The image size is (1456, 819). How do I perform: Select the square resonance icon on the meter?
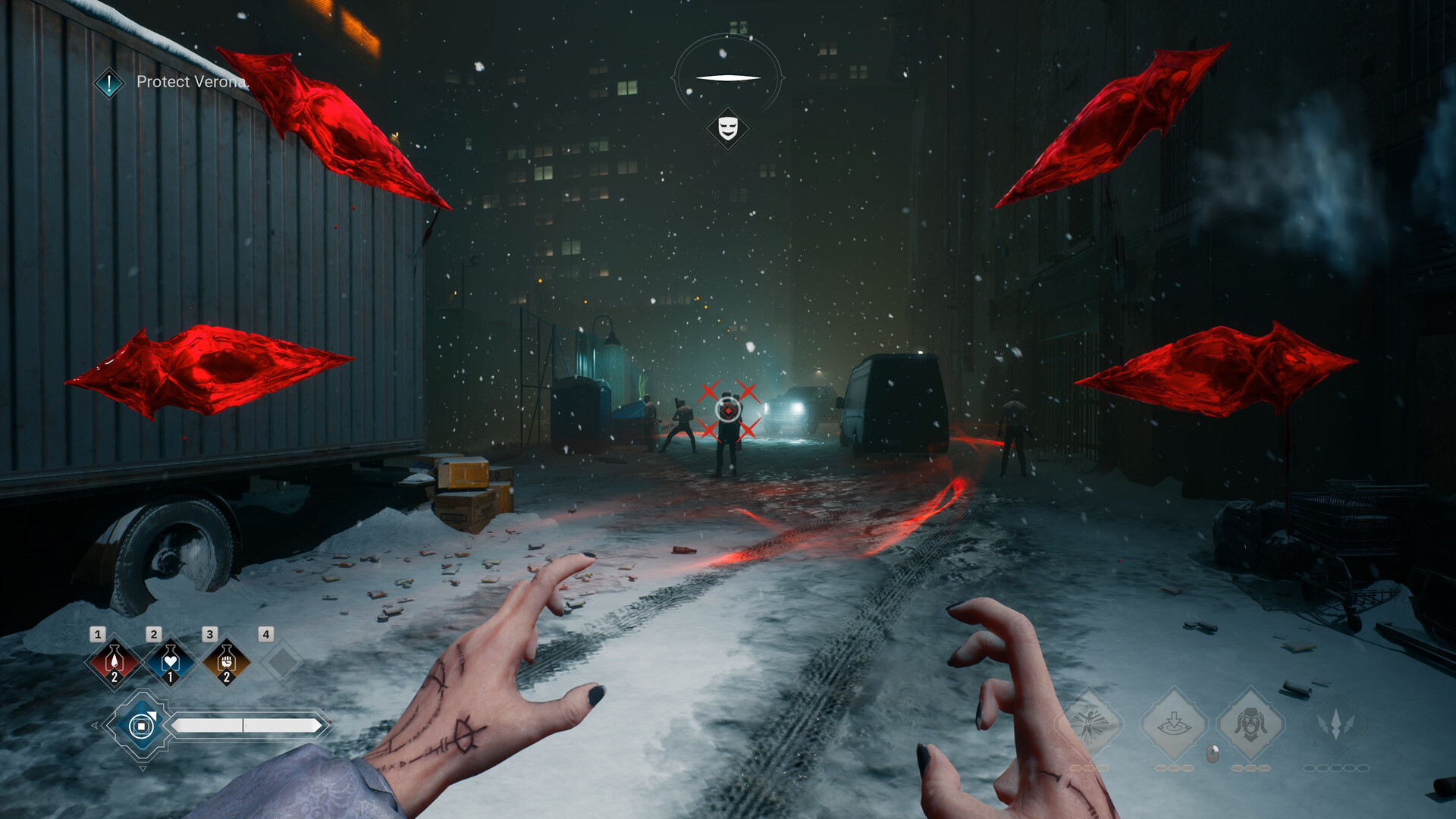142,725
